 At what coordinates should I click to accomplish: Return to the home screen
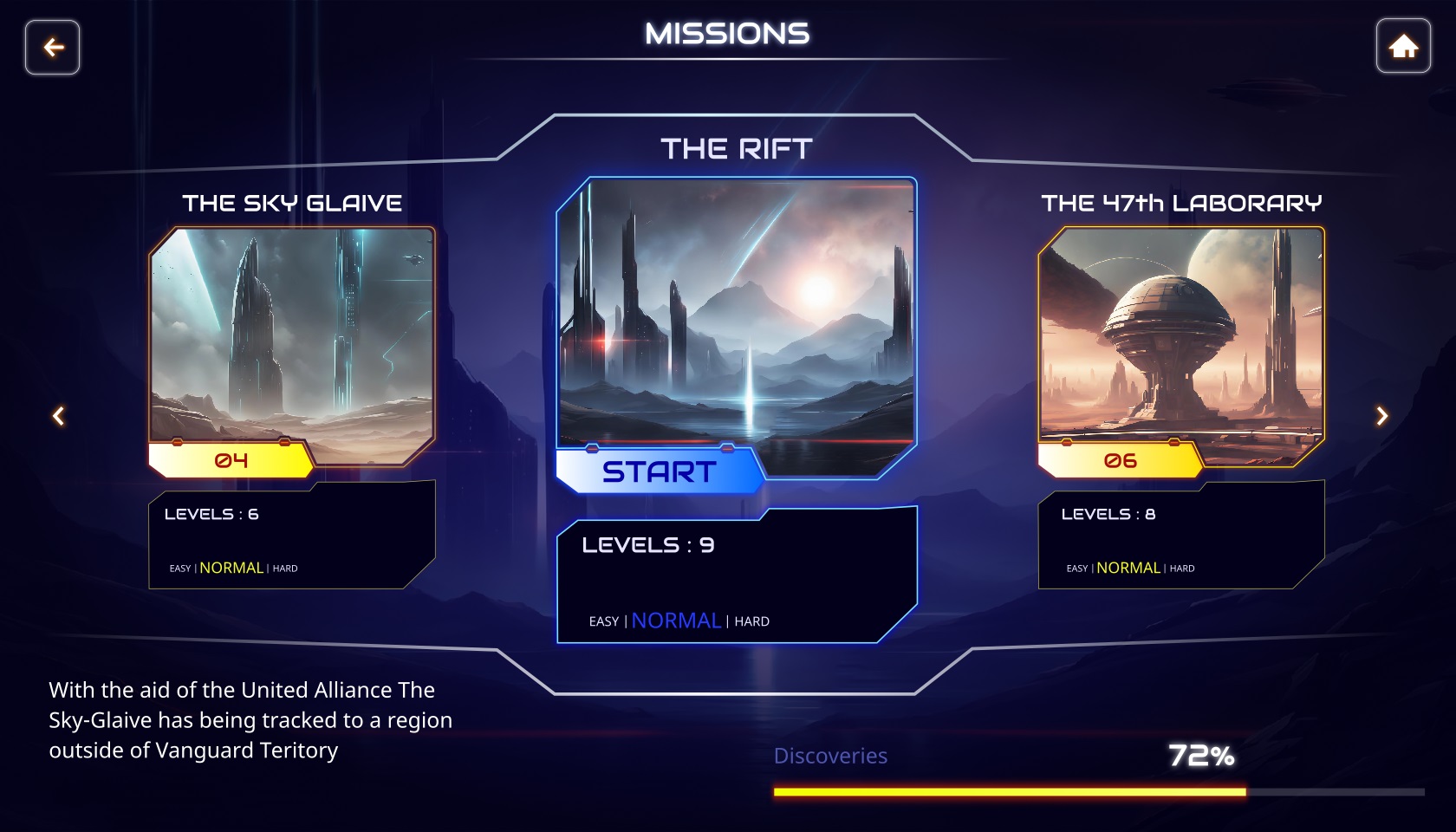1403,47
